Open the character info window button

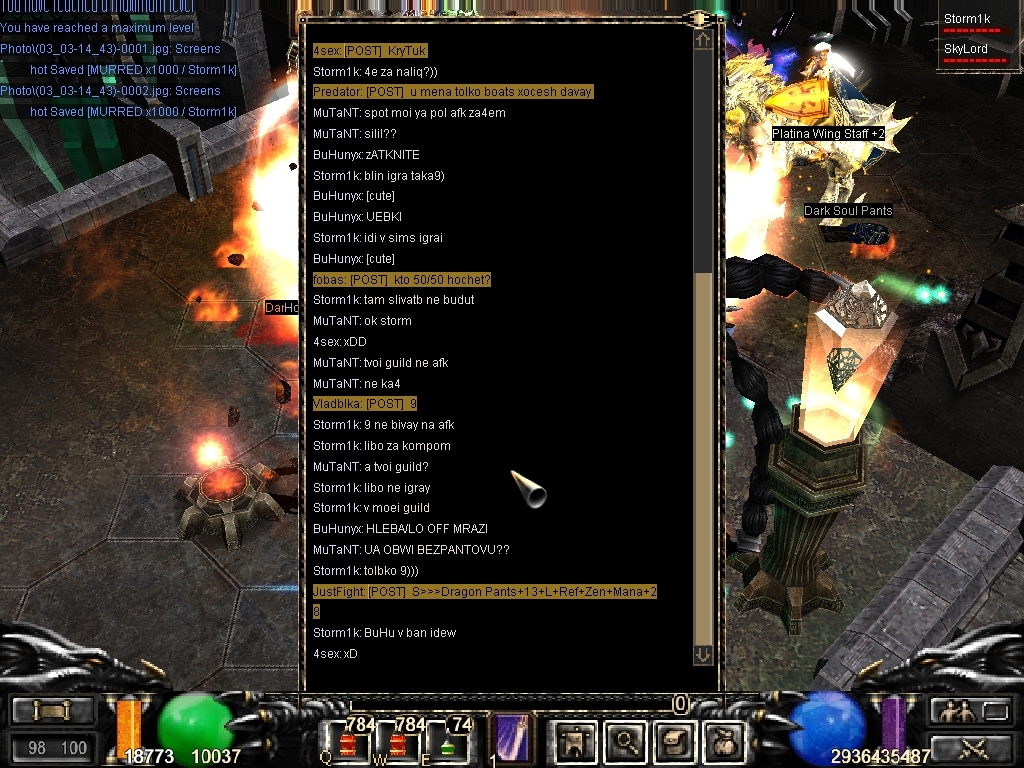click(x=576, y=741)
